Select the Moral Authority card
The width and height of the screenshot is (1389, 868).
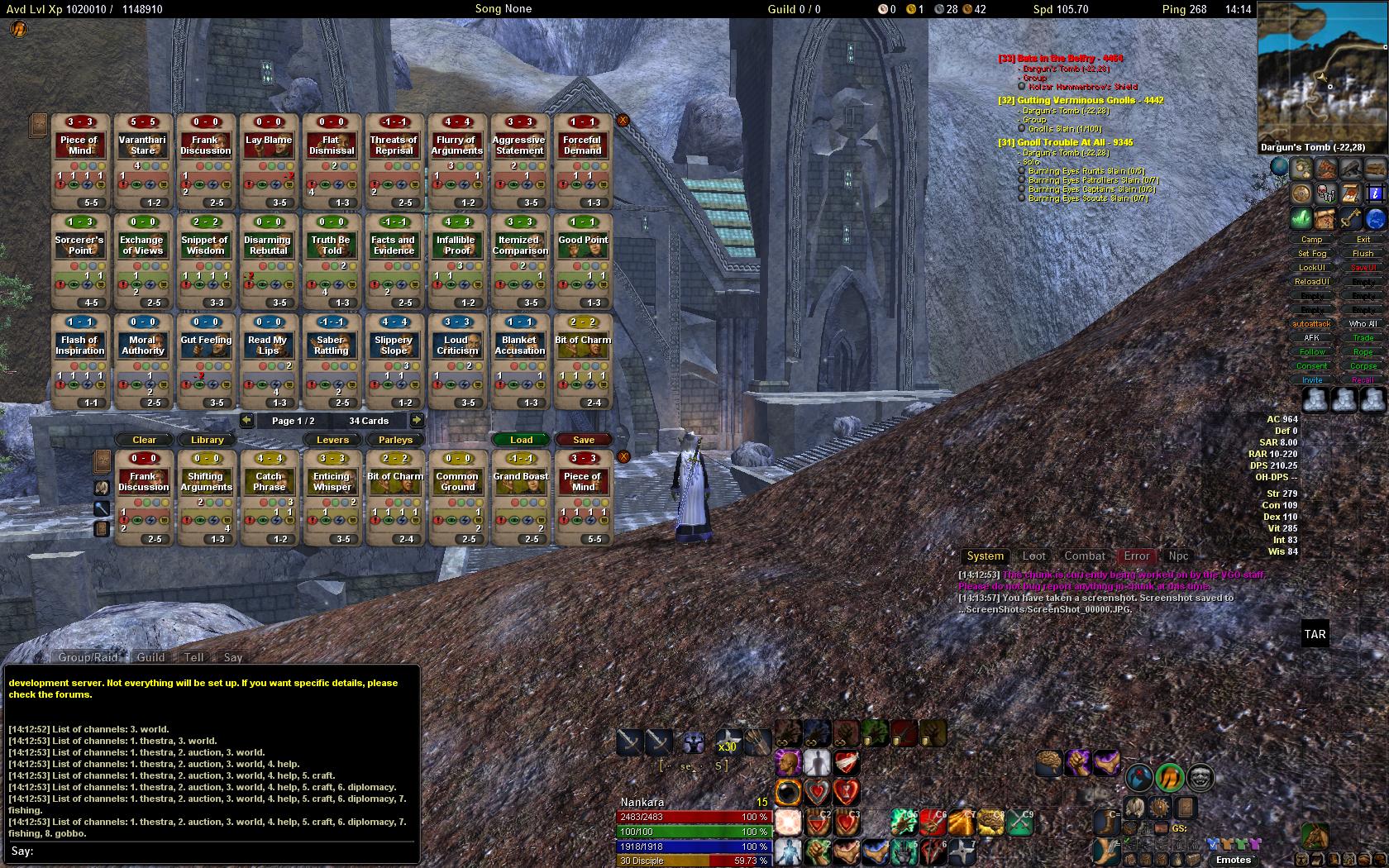tap(142, 361)
